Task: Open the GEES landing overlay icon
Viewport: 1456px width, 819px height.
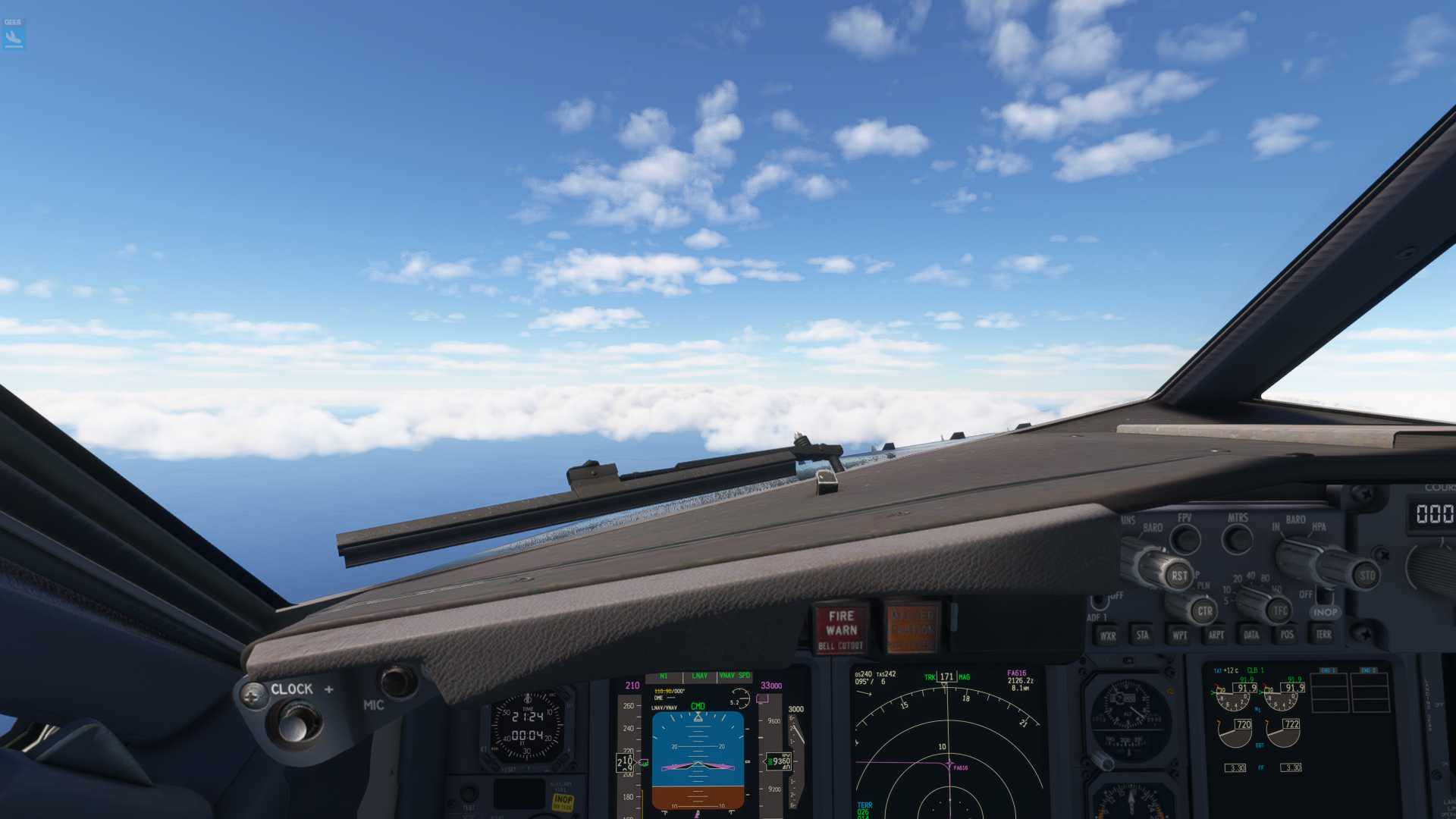Action: [x=14, y=35]
